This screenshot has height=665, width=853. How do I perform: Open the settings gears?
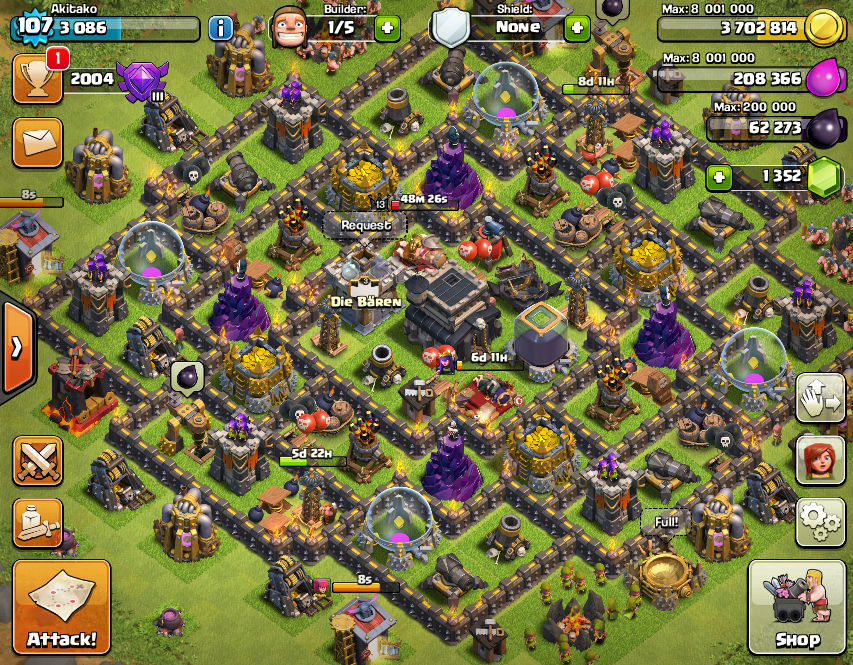coord(820,522)
